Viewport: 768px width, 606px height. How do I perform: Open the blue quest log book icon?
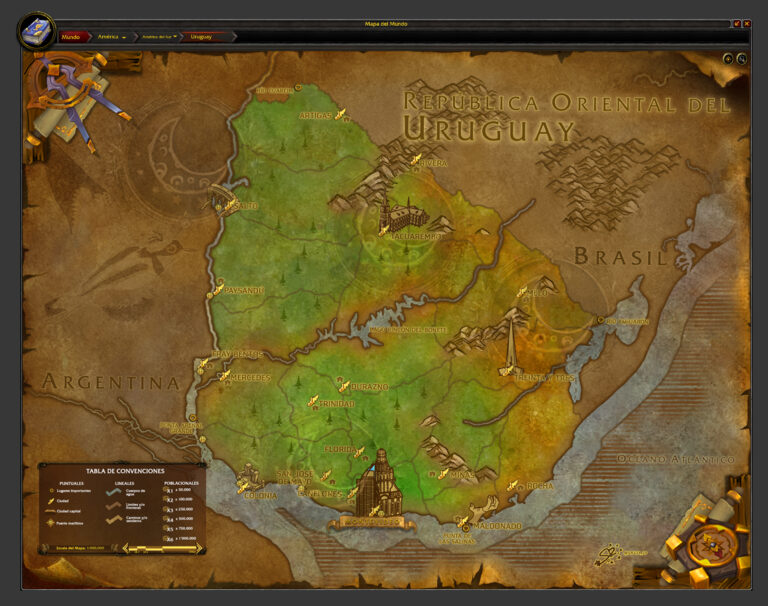pos(36,30)
